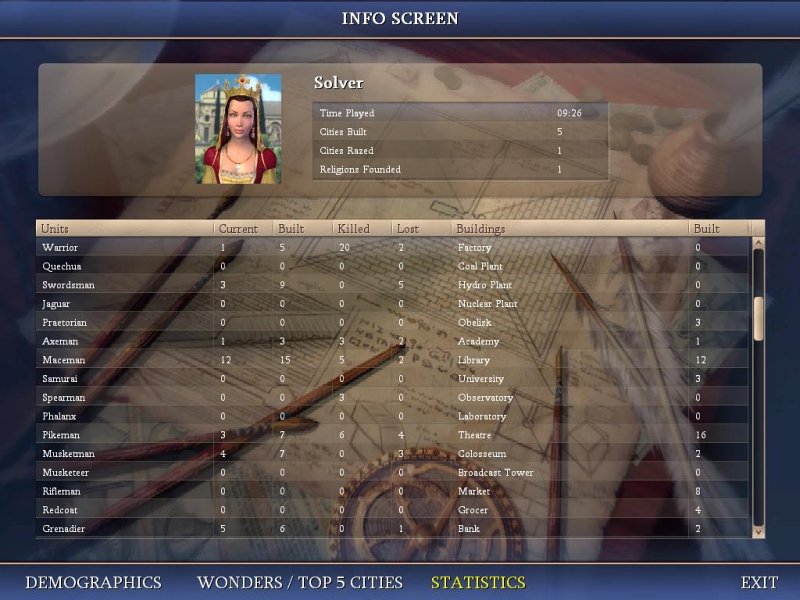
Task: Open the Demographics tab
Action: point(93,582)
